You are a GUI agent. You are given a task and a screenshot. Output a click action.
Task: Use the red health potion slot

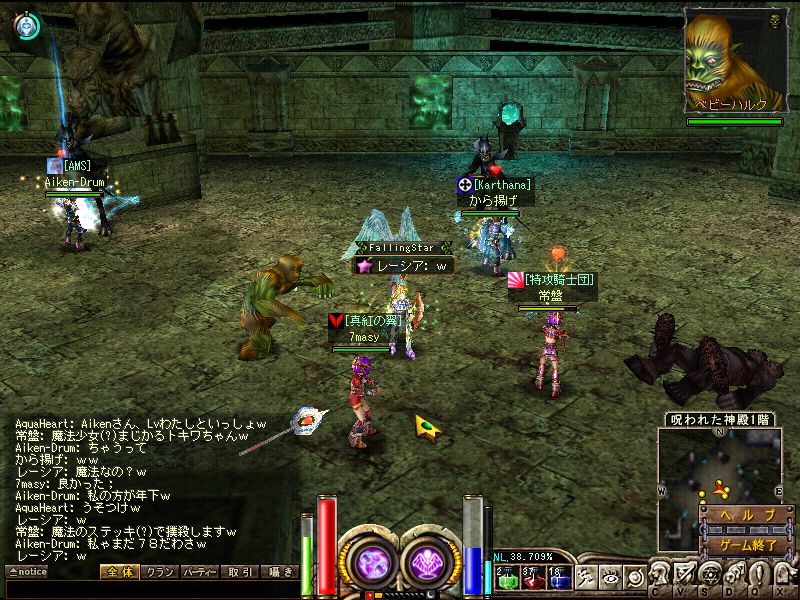click(532, 577)
